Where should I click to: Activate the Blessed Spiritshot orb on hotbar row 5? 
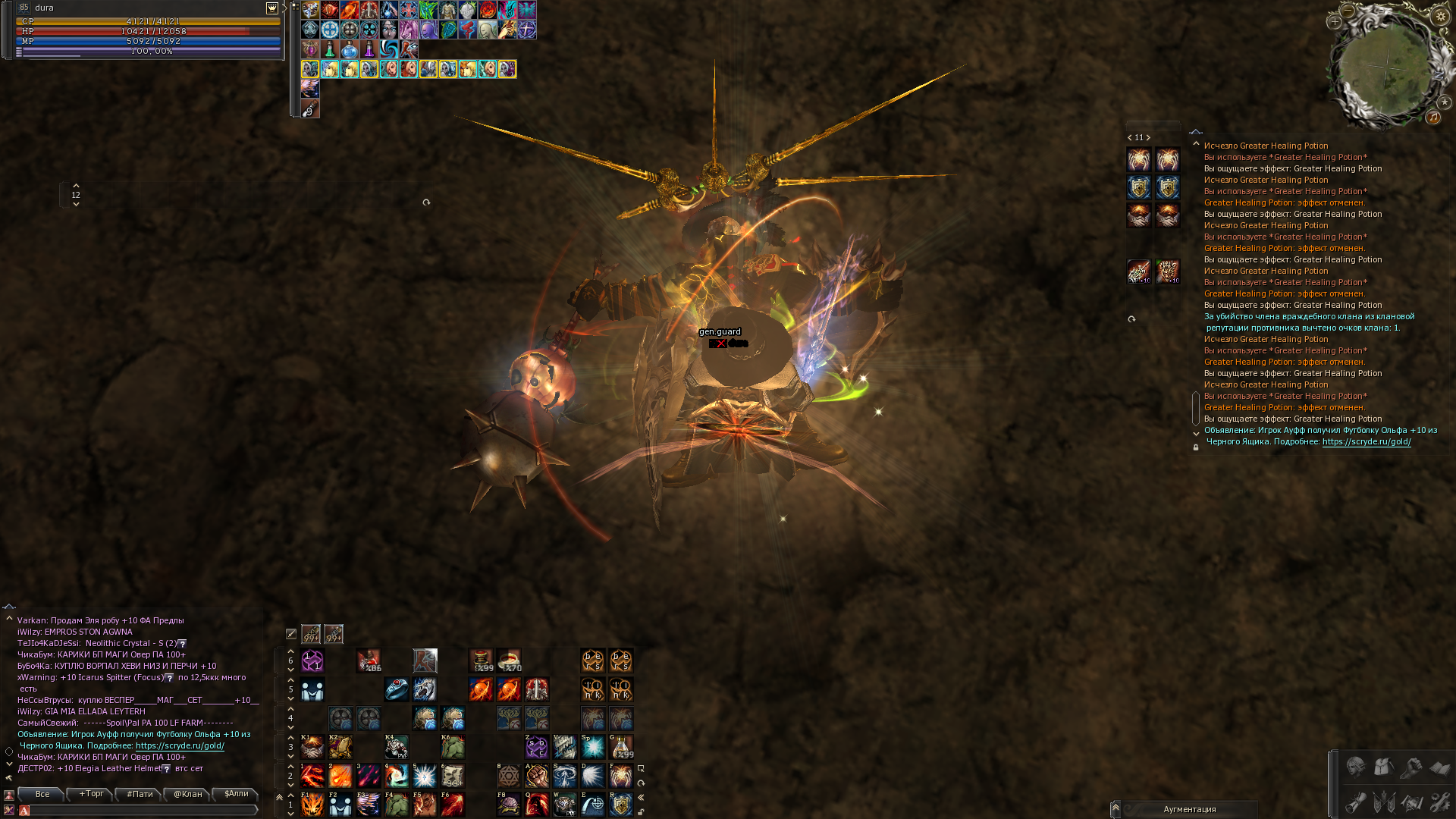(x=481, y=689)
